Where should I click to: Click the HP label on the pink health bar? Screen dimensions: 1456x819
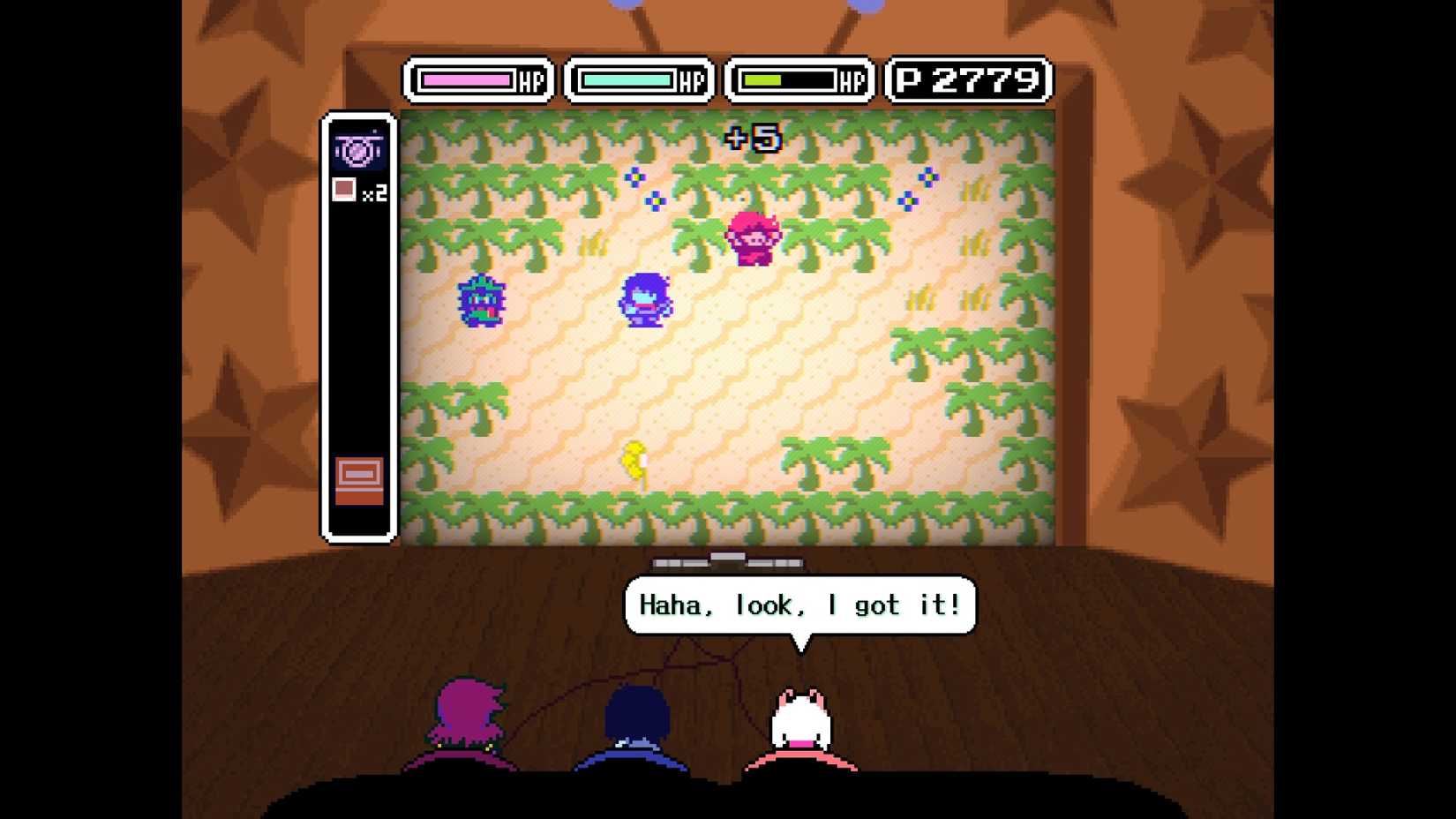(x=531, y=81)
